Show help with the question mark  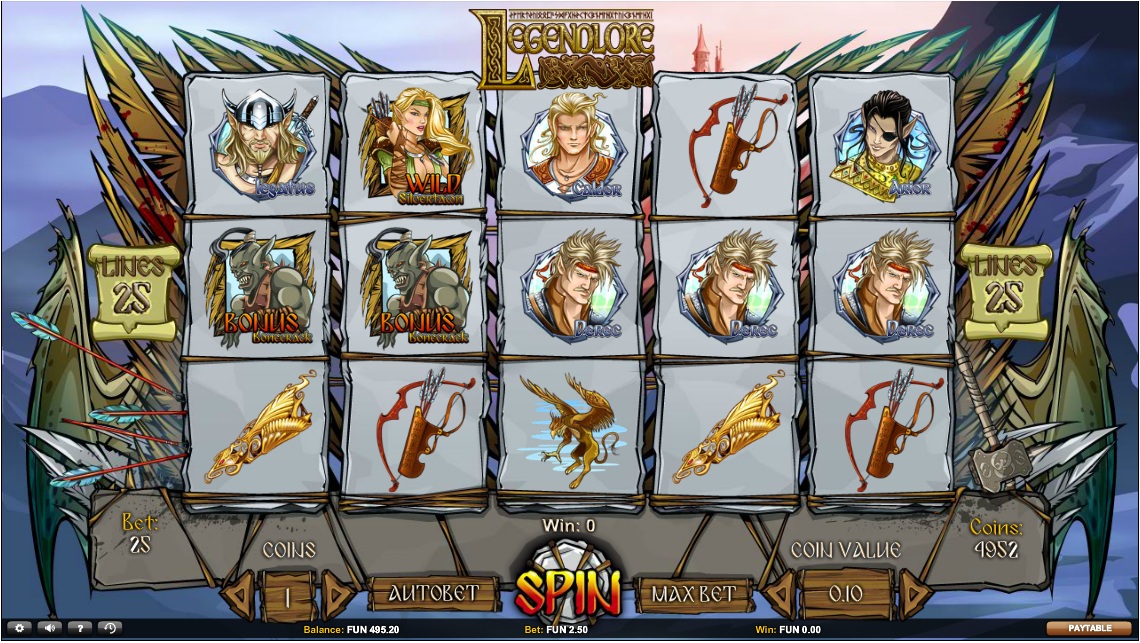click(x=79, y=629)
